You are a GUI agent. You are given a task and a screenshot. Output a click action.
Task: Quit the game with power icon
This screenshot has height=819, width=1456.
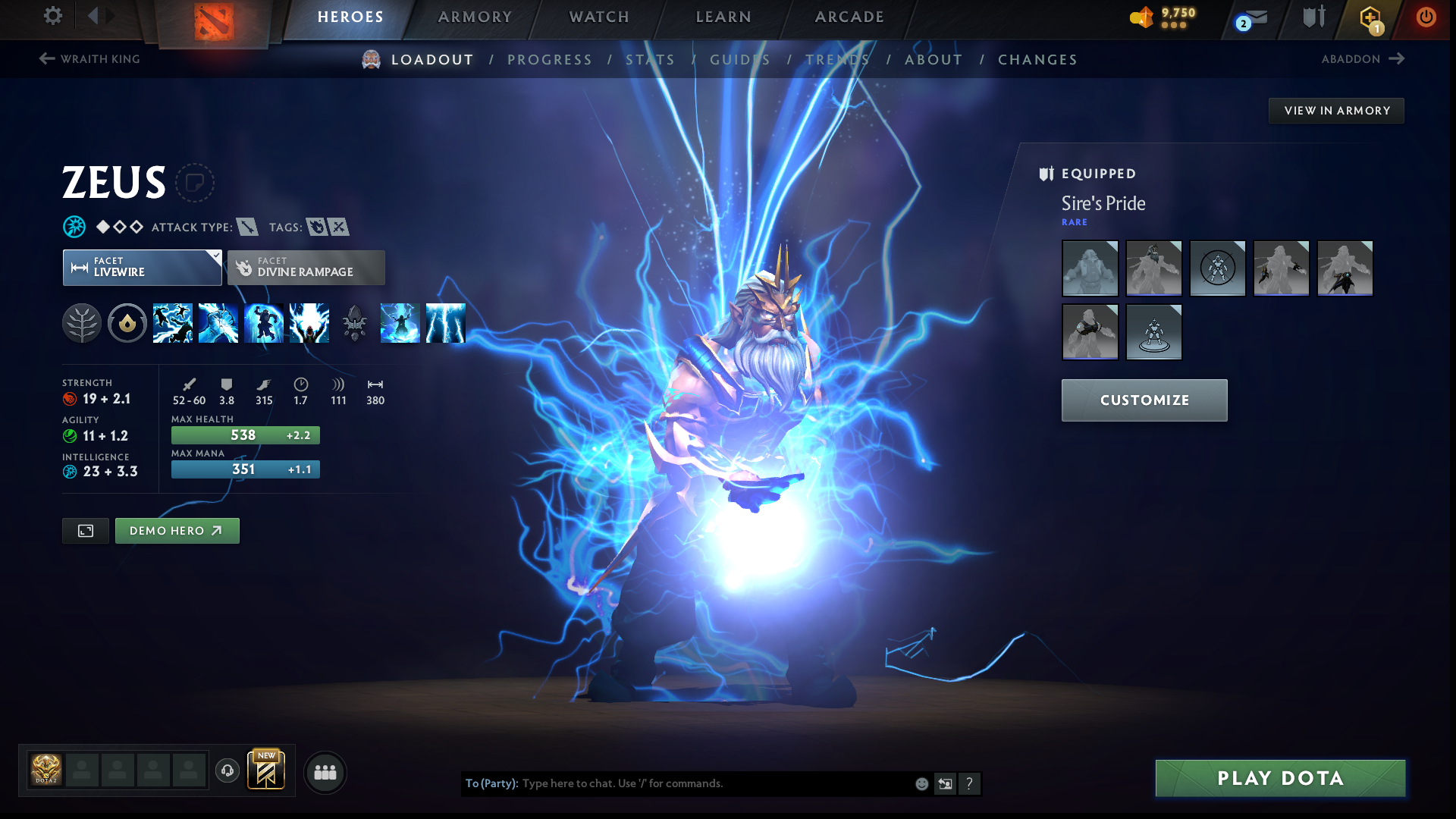point(1426,17)
